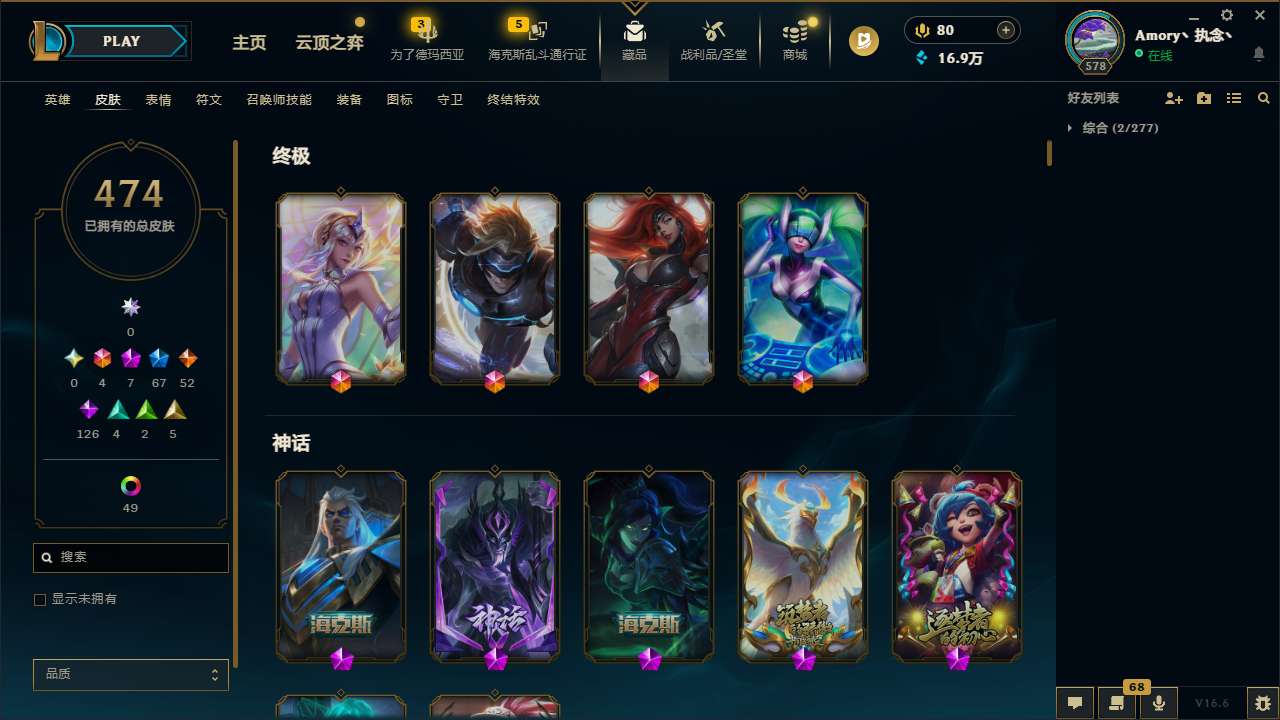The width and height of the screenshot is (1280, 720).
Task: Toggle the microphone in the bottom bar
Action: click(x=1158, y=702)
